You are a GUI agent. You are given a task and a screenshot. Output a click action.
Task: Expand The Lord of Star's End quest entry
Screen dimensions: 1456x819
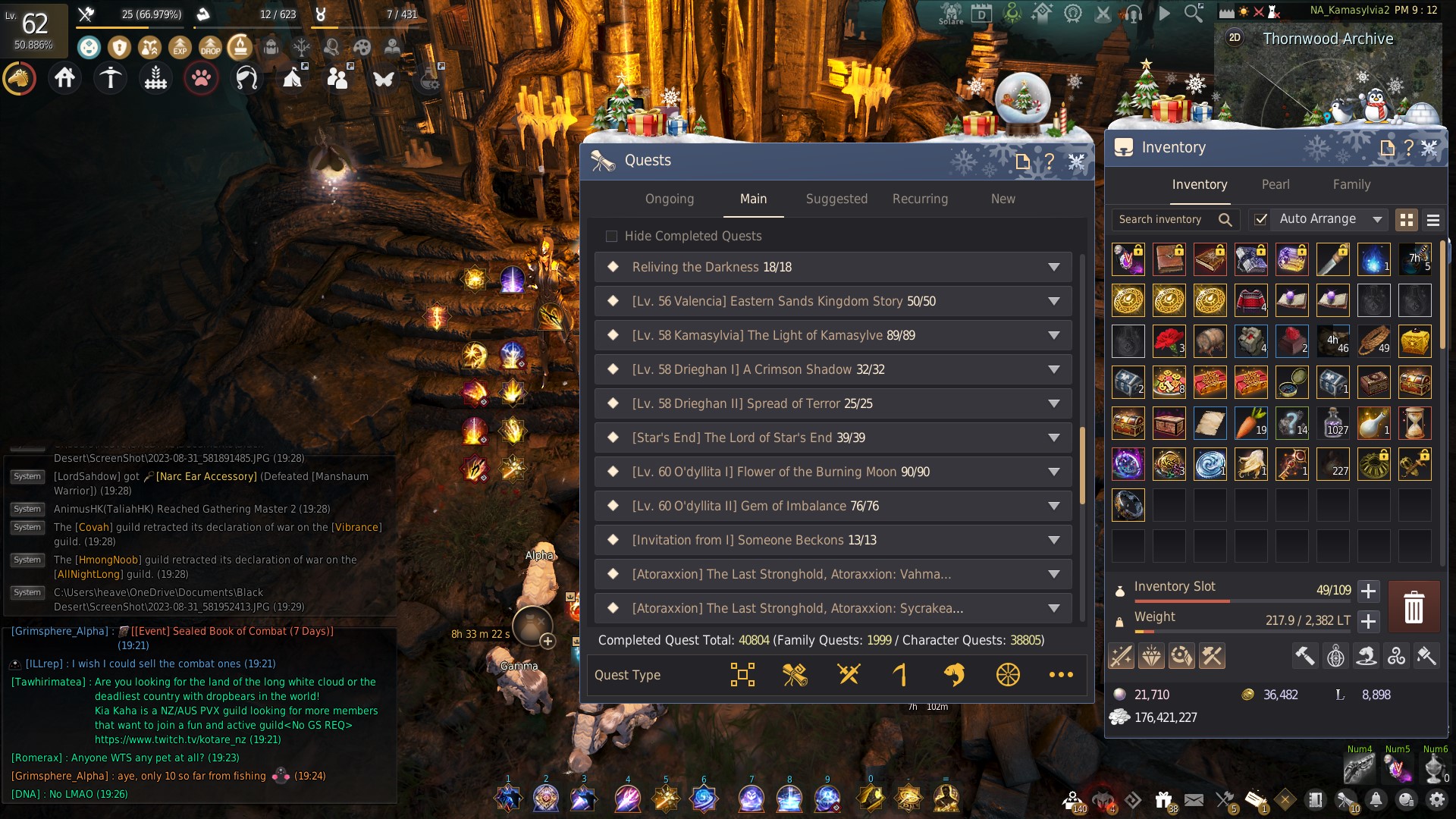click(x=1053, y=438)
